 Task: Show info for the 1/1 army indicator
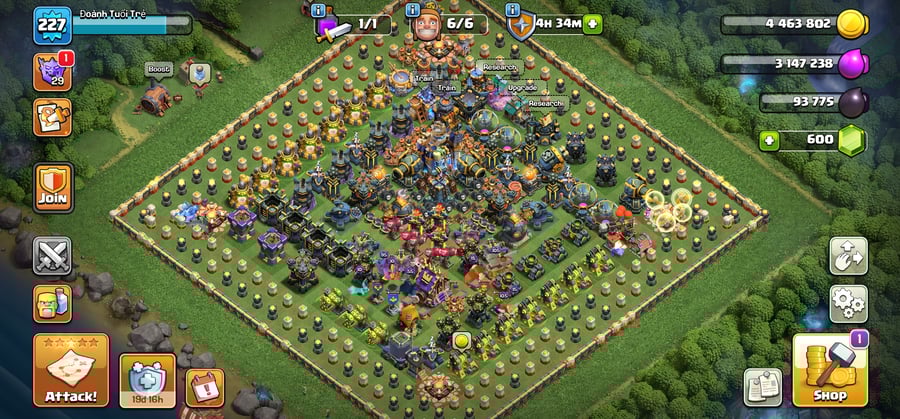[x=319, y=10]
